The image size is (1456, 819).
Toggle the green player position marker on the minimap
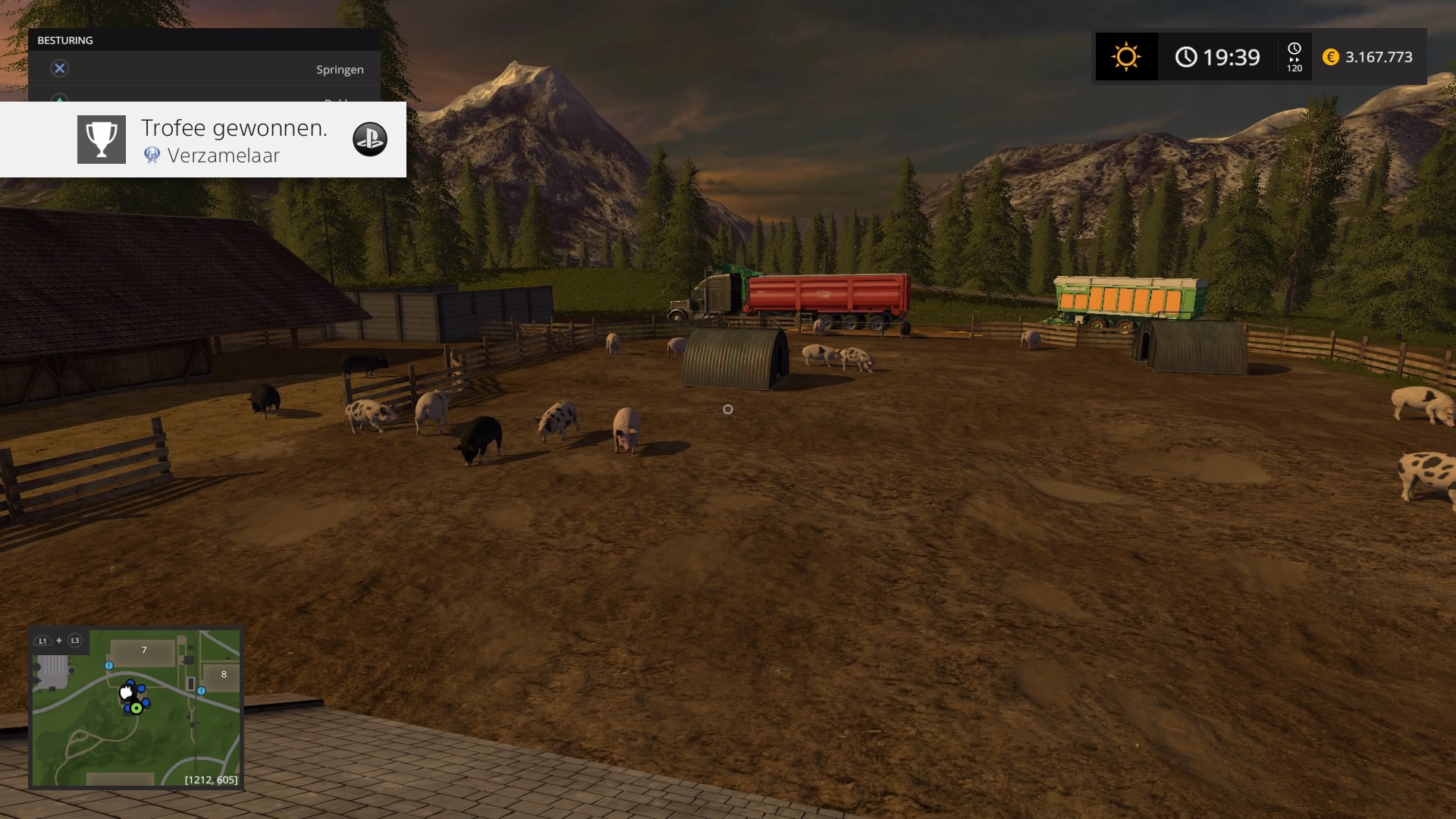click(x=136, y=708)
